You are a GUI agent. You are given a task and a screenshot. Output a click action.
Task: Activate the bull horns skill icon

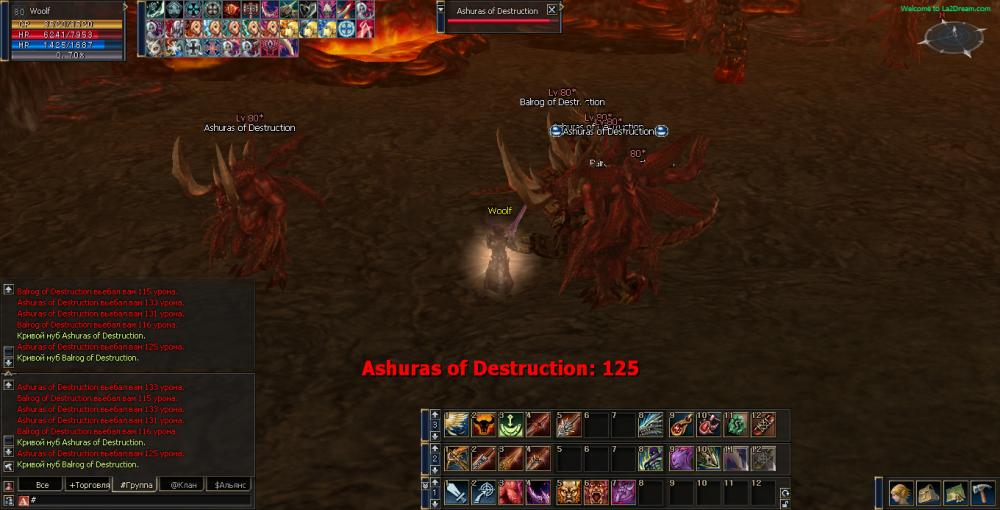tap(485, 423)
